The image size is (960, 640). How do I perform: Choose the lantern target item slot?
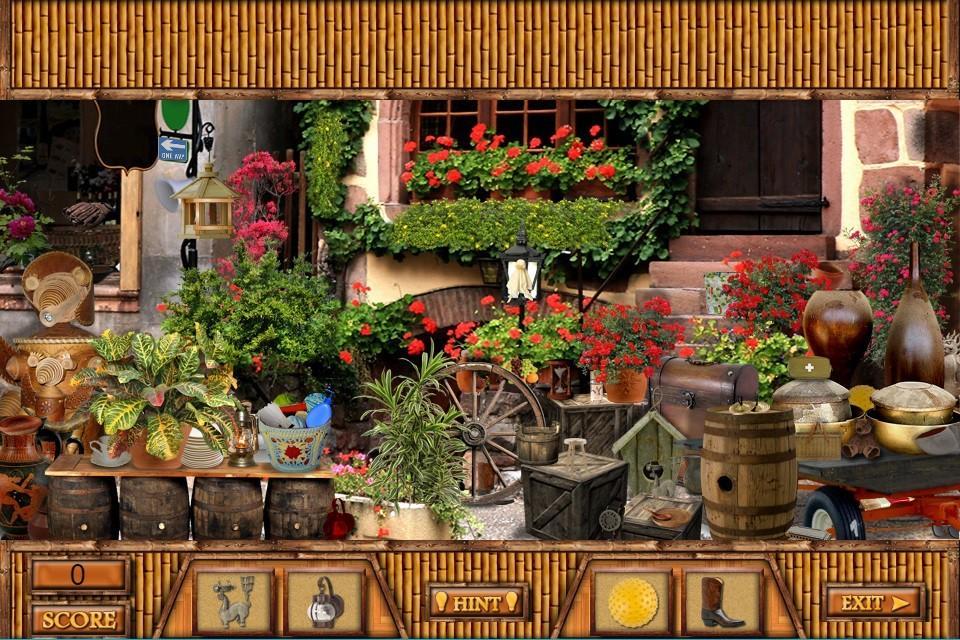tap(325, 602)
